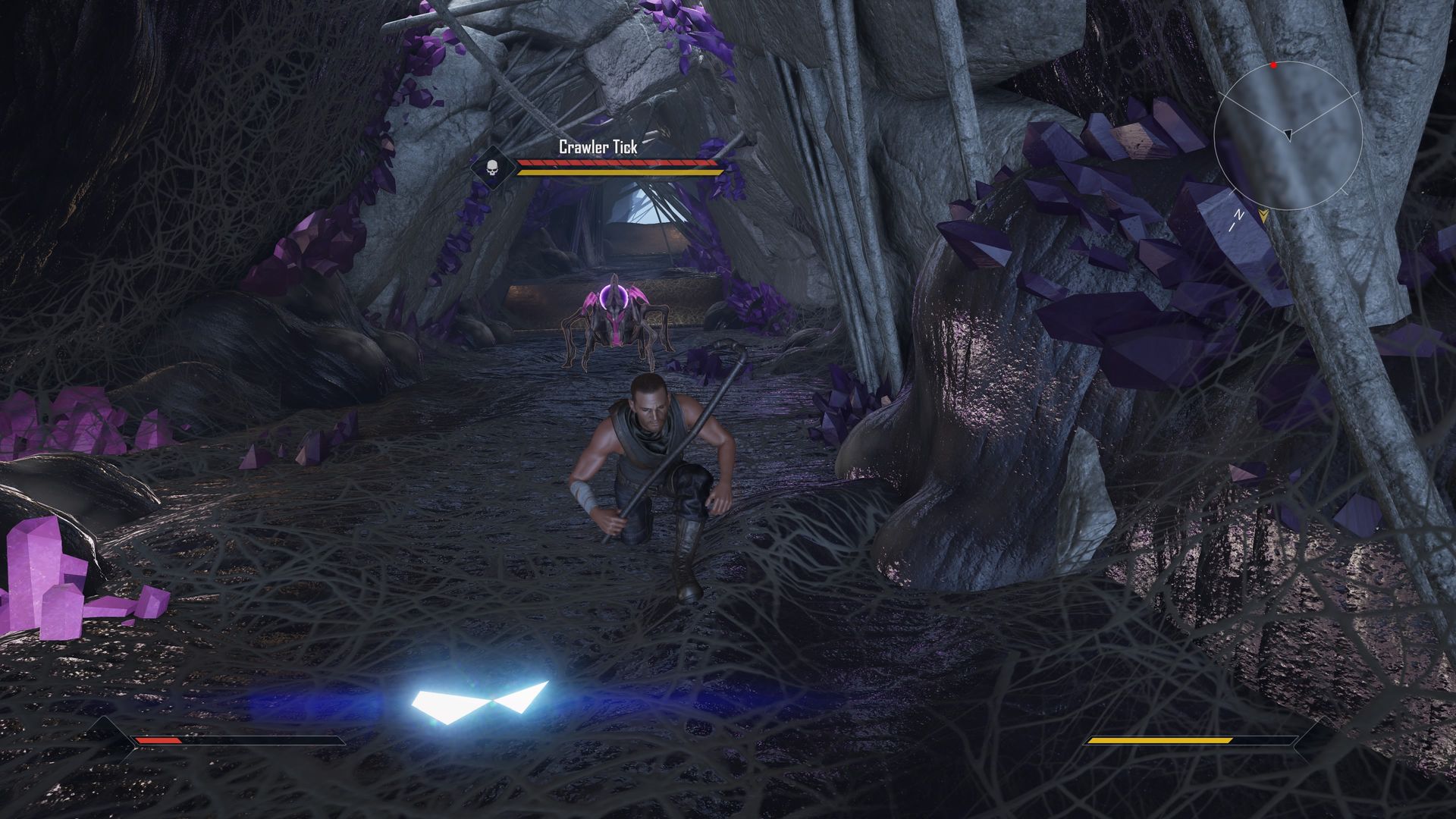Select the red enemy marker on the minimap
This screenshot has height=819, width=1456.
click(x=1274, y=65)
